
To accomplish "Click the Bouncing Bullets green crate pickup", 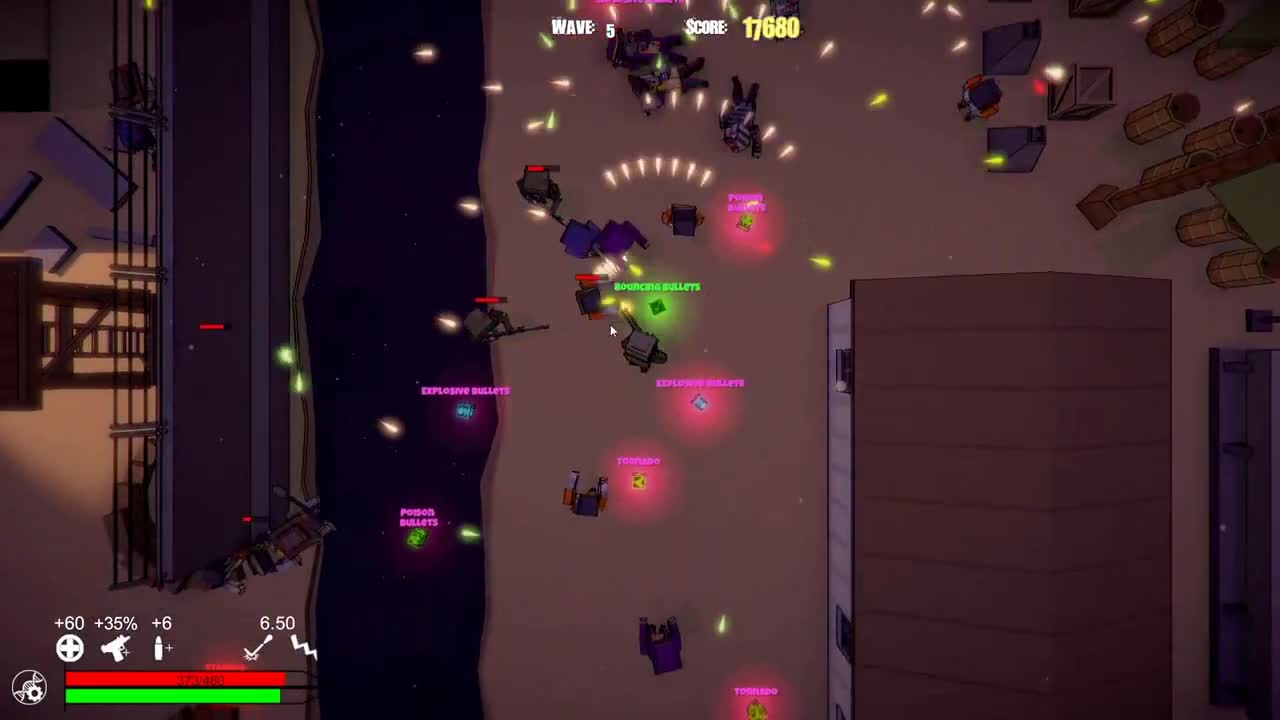I will [x=657, y=308].
